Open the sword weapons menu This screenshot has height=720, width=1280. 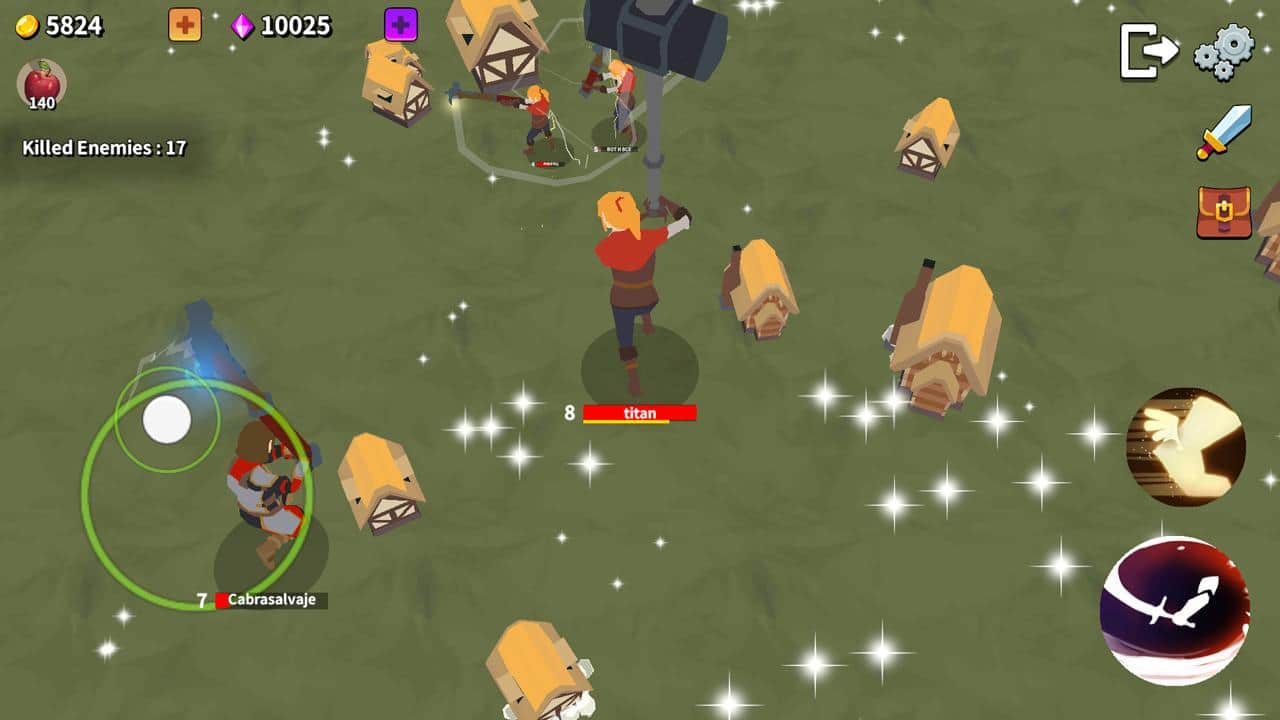1225,132
